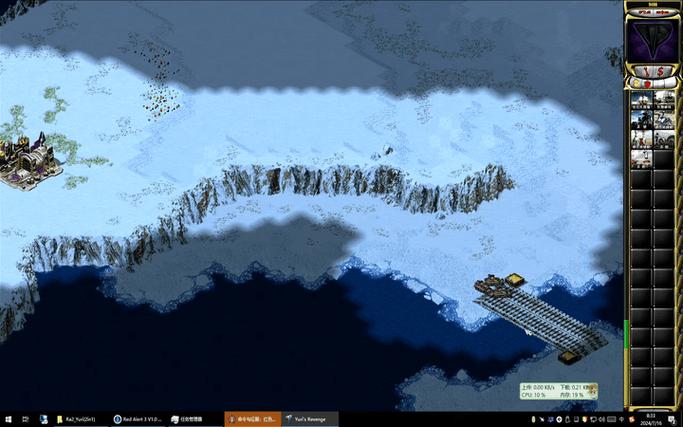
Task: Click the radar display panel
Action: (651, 37)
